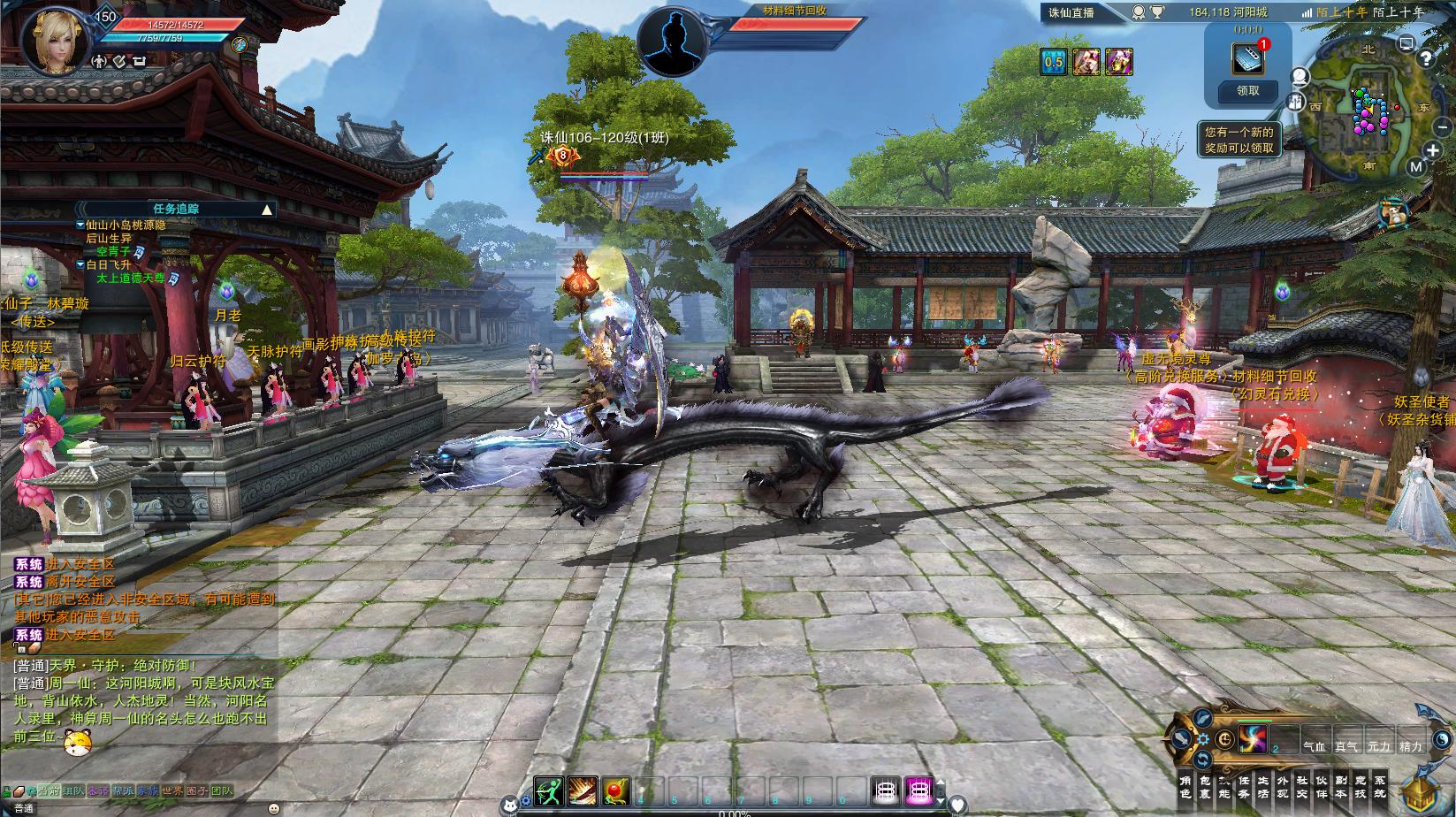Open the help question mark icon

point(1425,58)
